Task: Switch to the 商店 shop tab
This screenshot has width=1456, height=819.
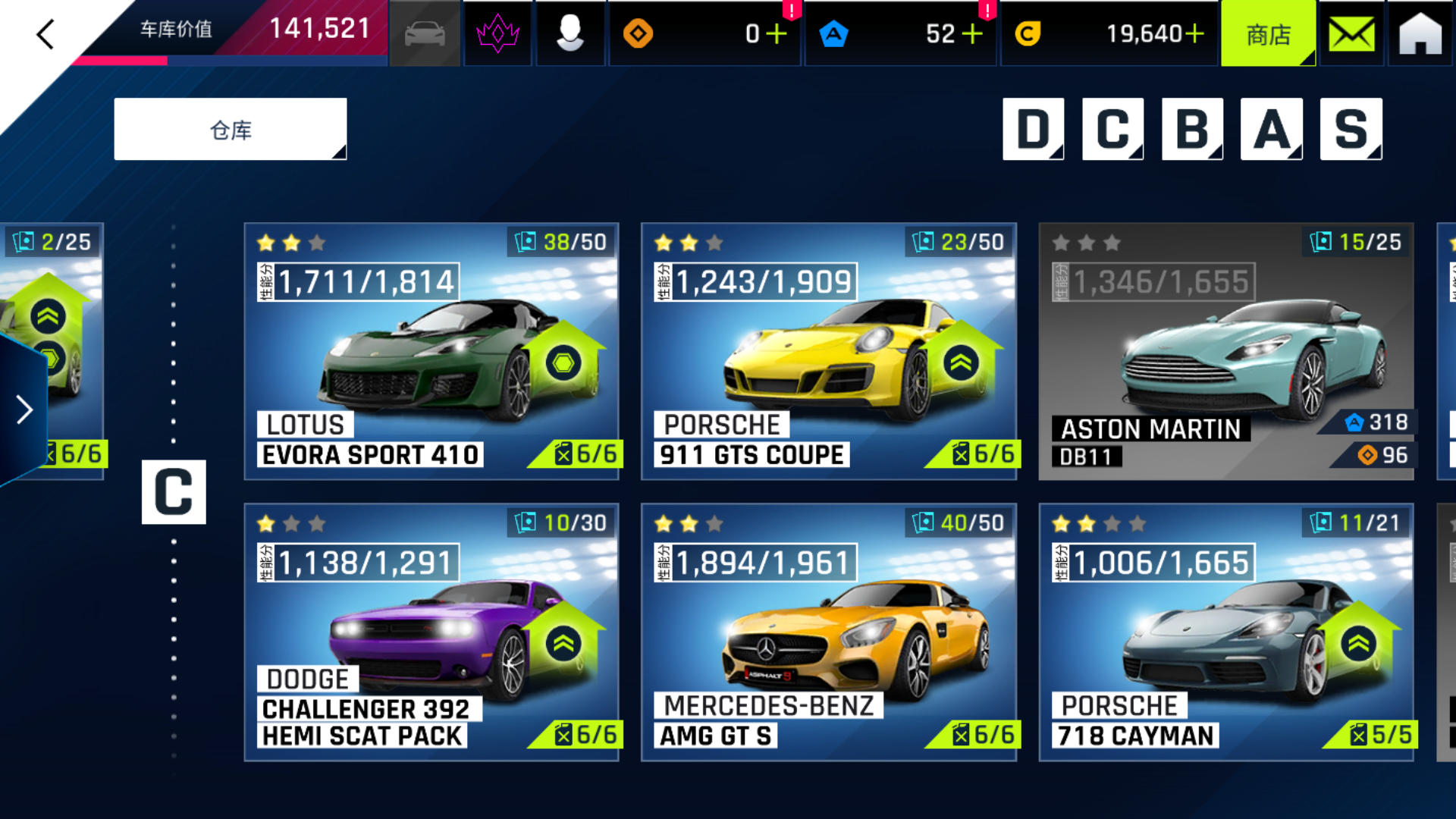Action: point(1269,33)
